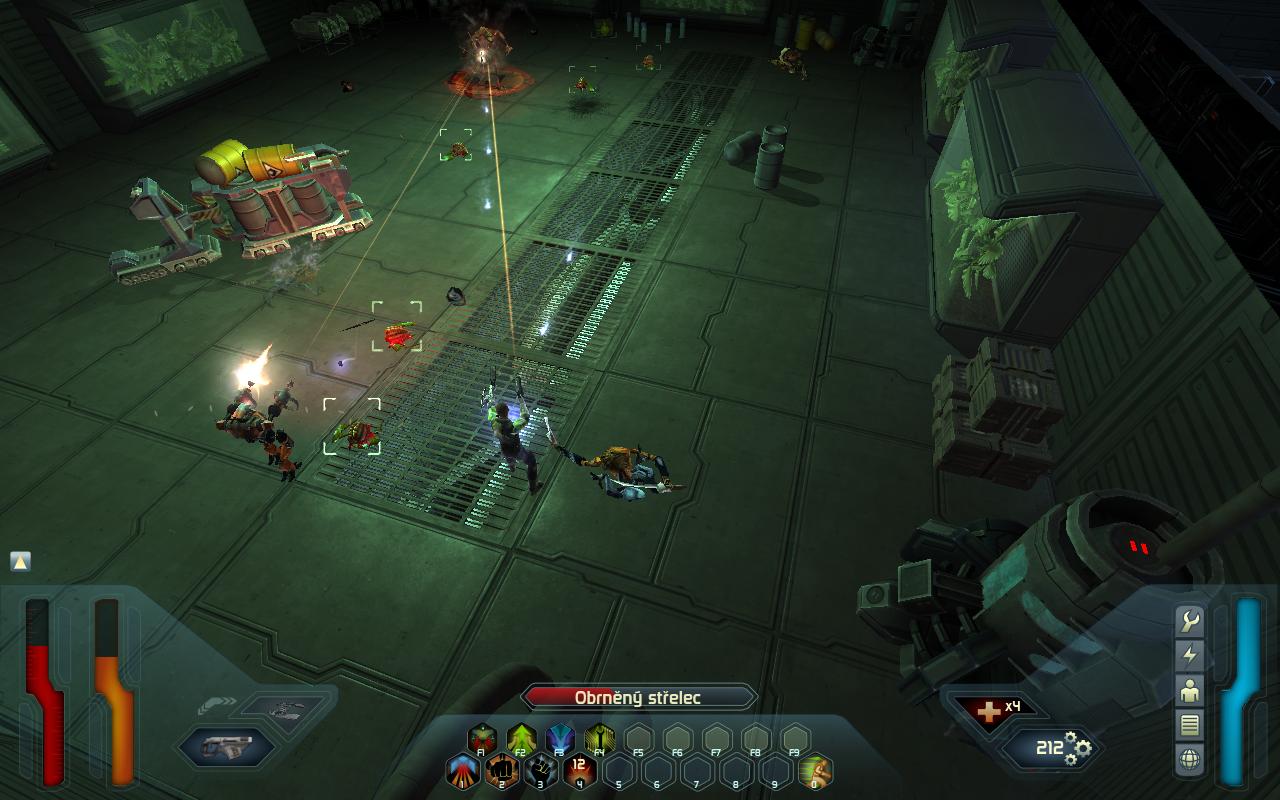Open the wrench menu button
Screen dimensions: 1280x800
point(1190,622)
